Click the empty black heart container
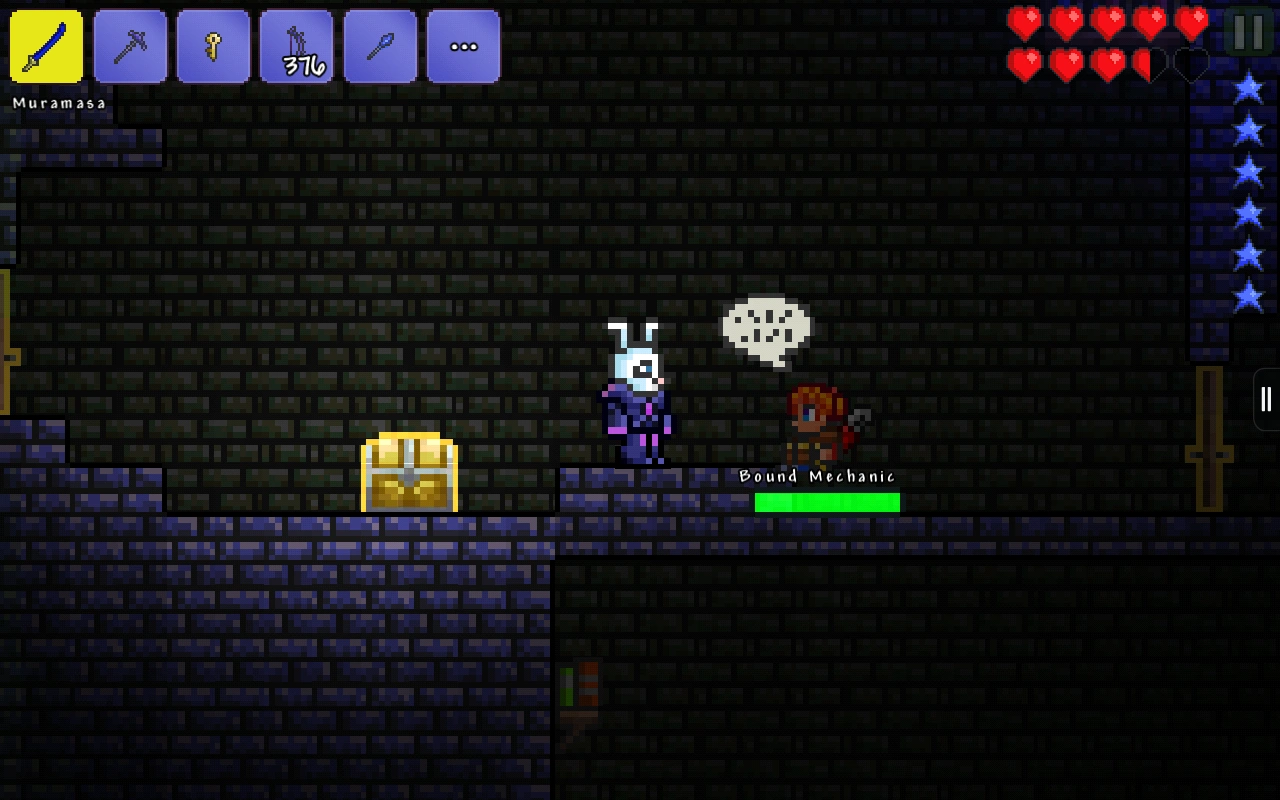Image resolution: width=1280 pixels, height=800 pixels. pyautogui.click(x=1189, y=62)
